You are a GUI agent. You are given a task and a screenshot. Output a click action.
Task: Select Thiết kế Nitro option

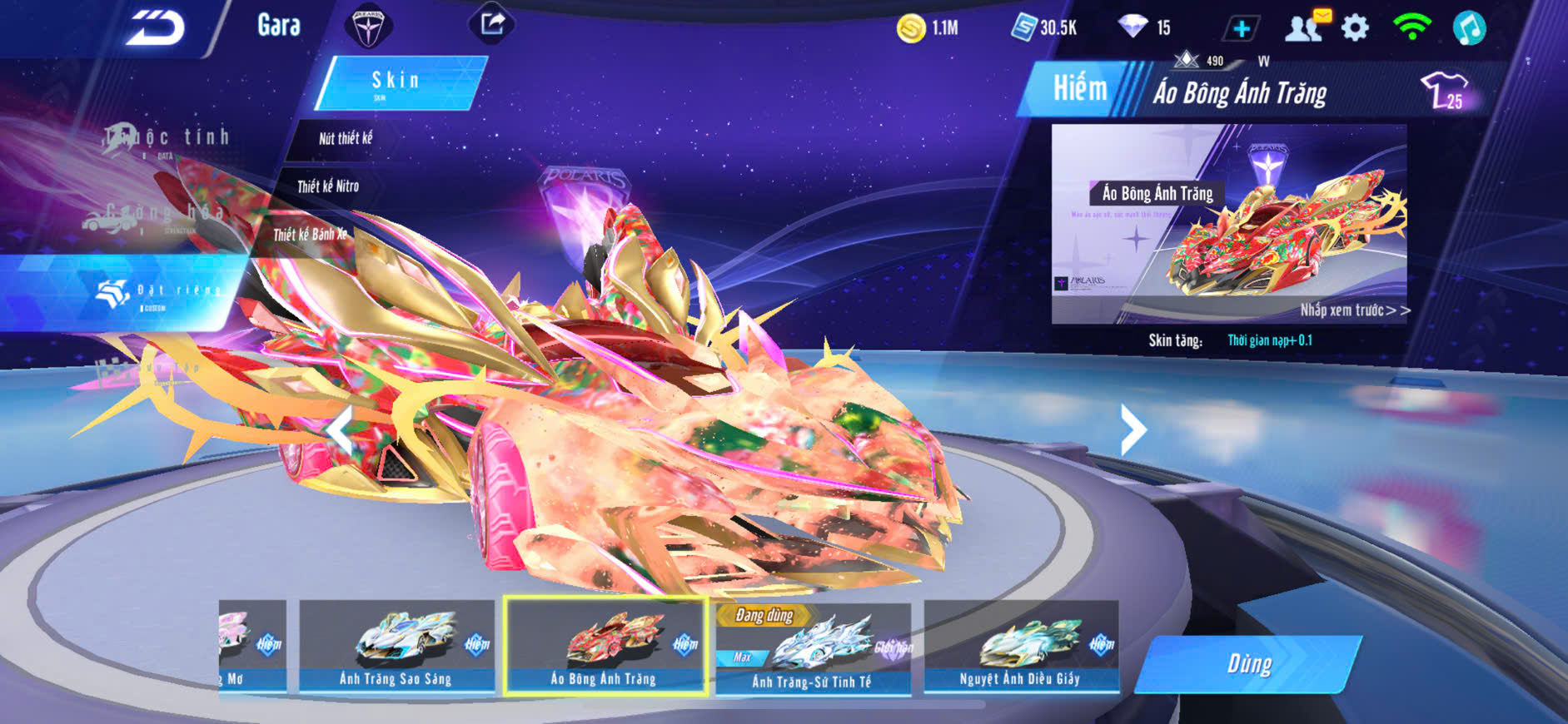click(x=328, y=186)
